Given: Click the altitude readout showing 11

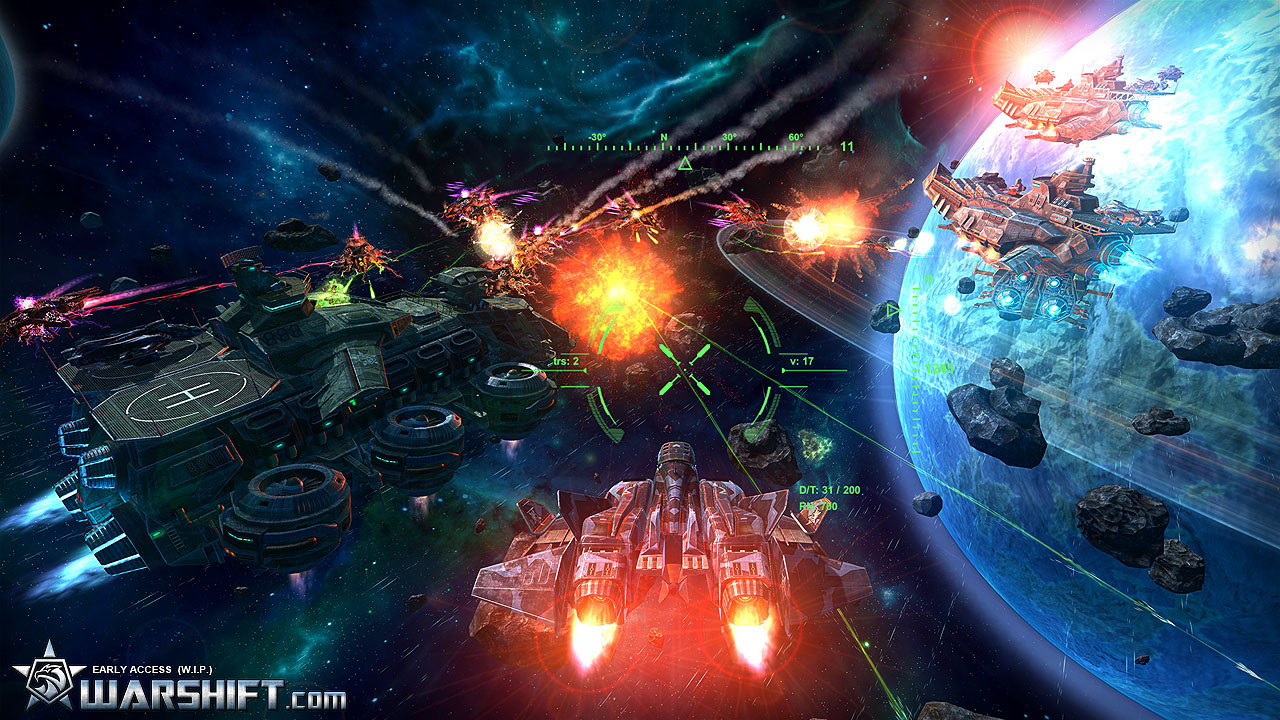Looking at the screenshot, I should tap(850, 145).
